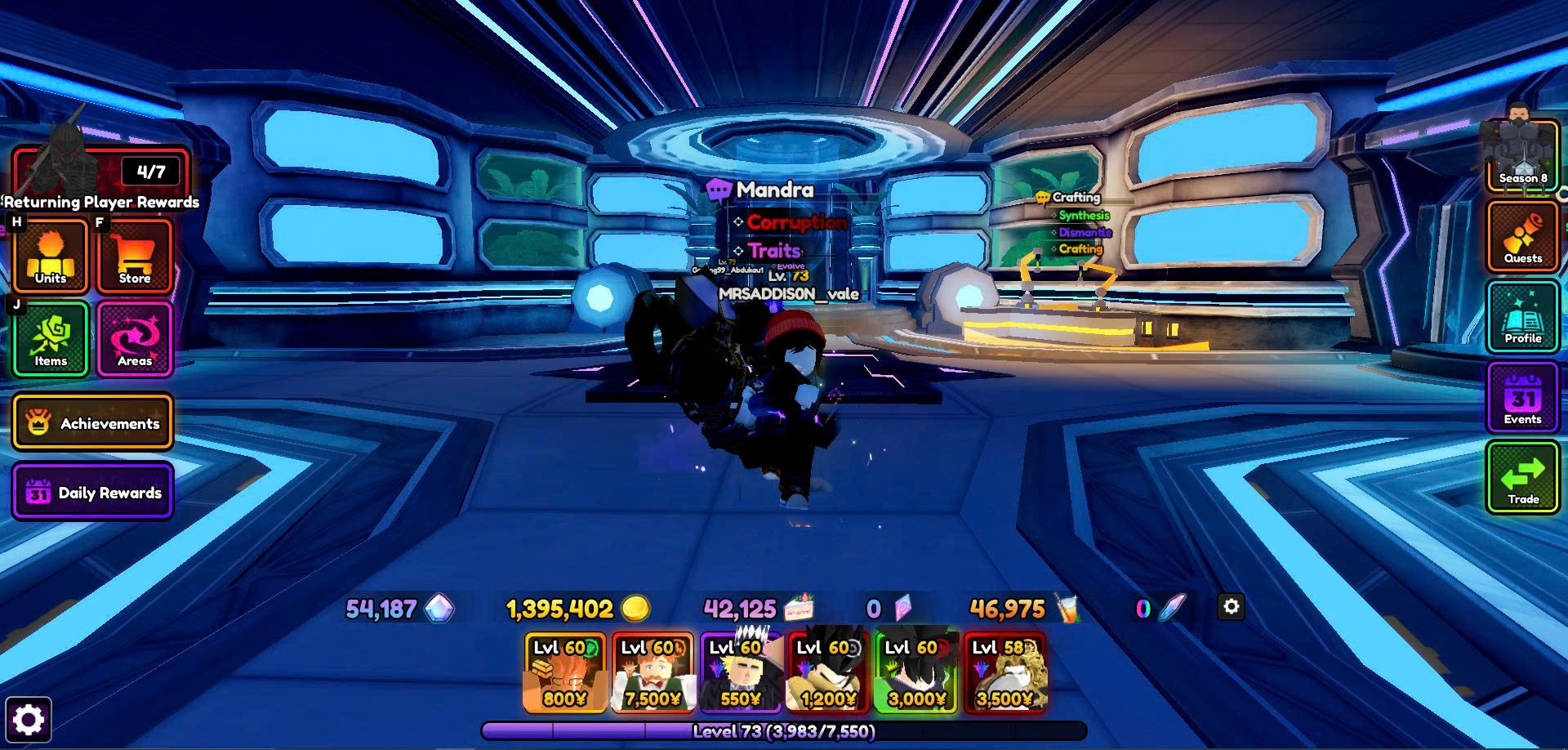This screenshot has height=750, width=1568.
Task: Open the Items inventory
Action: [51, 339]
